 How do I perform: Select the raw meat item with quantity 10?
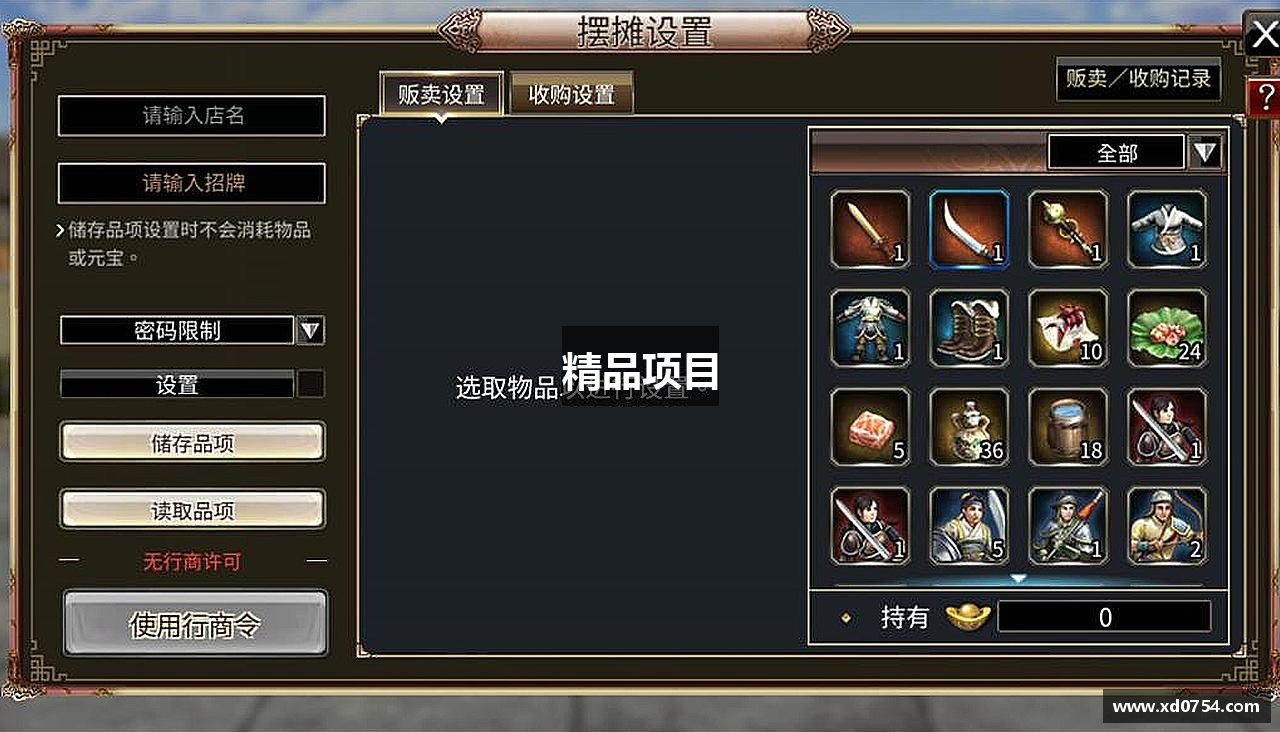1067,328
